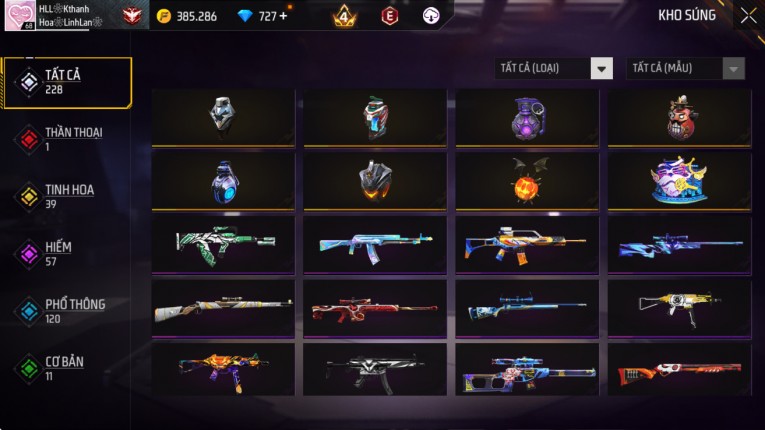Choose the owl with hat grenade skin
Image resolution: width=765 pixels, height=430 pixels.
pos(679,118)
